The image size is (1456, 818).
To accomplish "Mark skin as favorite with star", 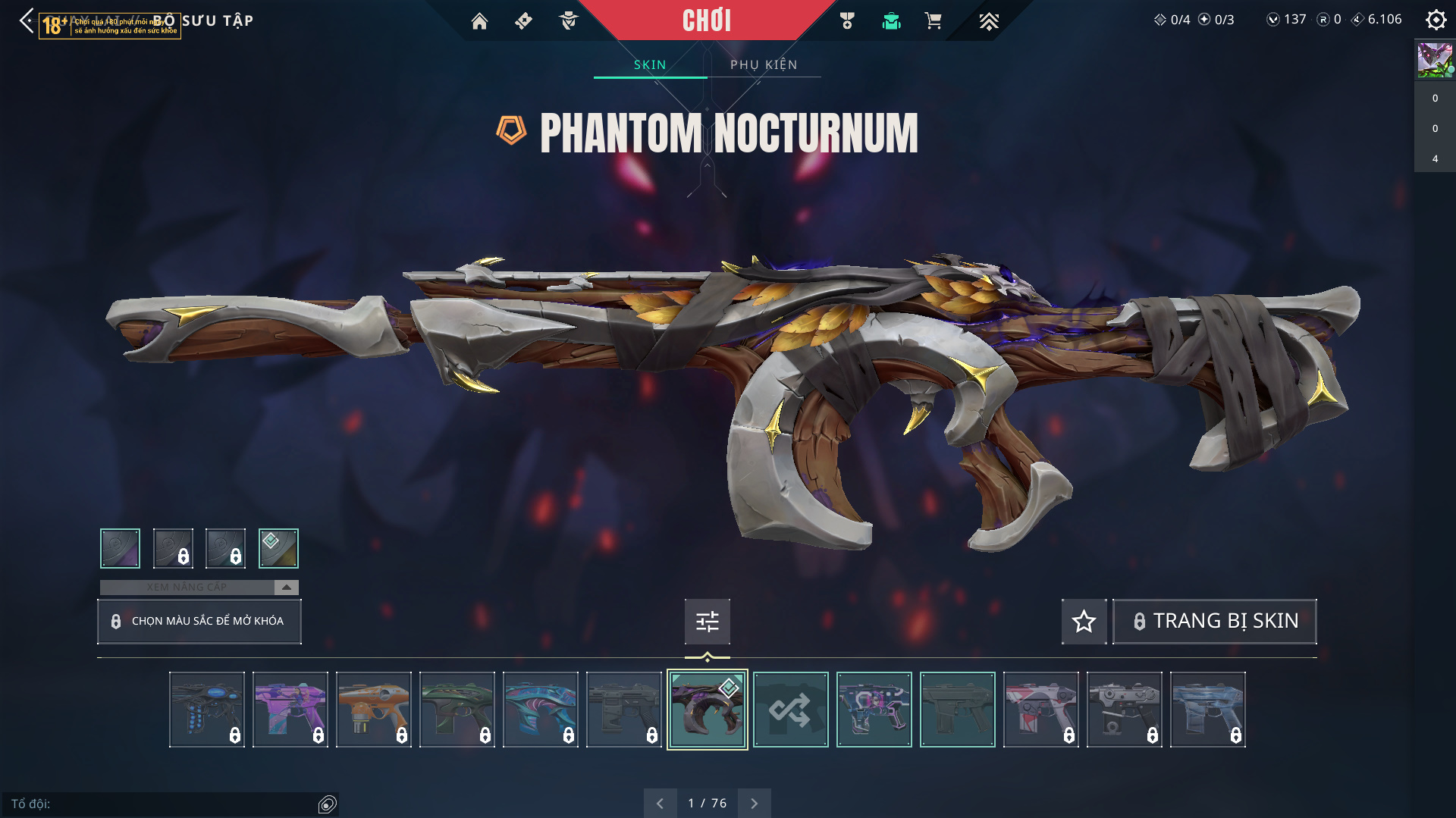I will tap(1084, 622).
